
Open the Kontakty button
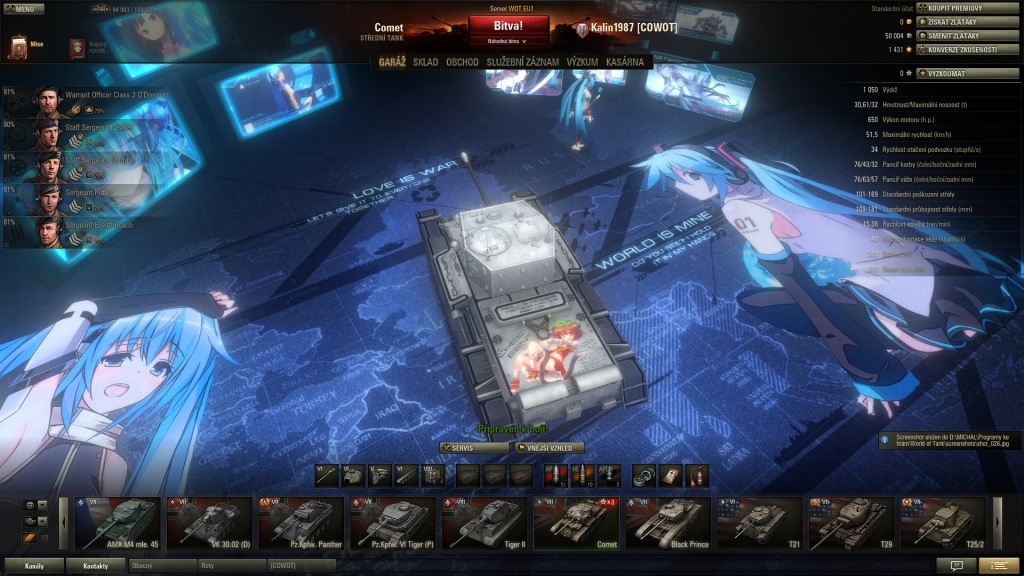pyautogui.click(x=95, y=565)
